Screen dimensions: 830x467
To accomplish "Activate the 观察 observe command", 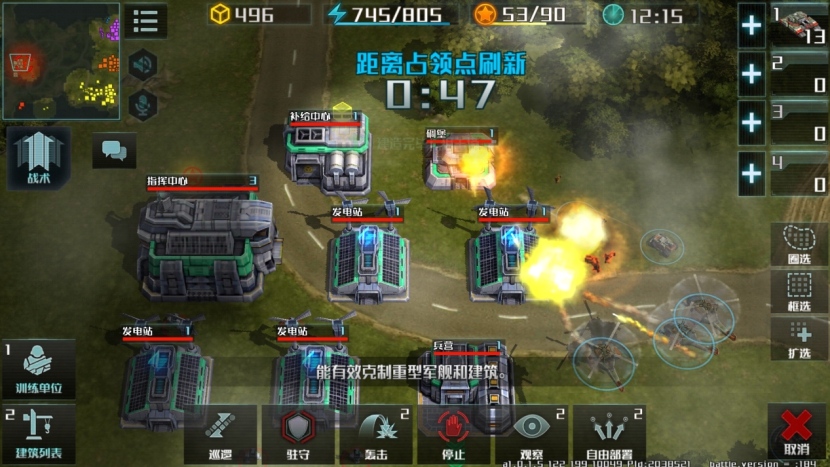I will pyautogui.click(x=532, y=434).
